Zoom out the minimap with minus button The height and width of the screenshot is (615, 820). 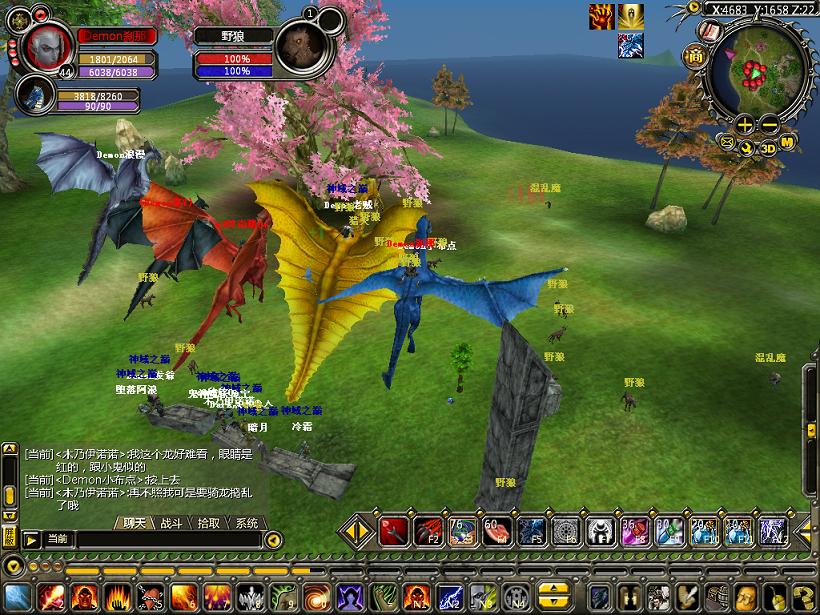(x=769, y=125)
